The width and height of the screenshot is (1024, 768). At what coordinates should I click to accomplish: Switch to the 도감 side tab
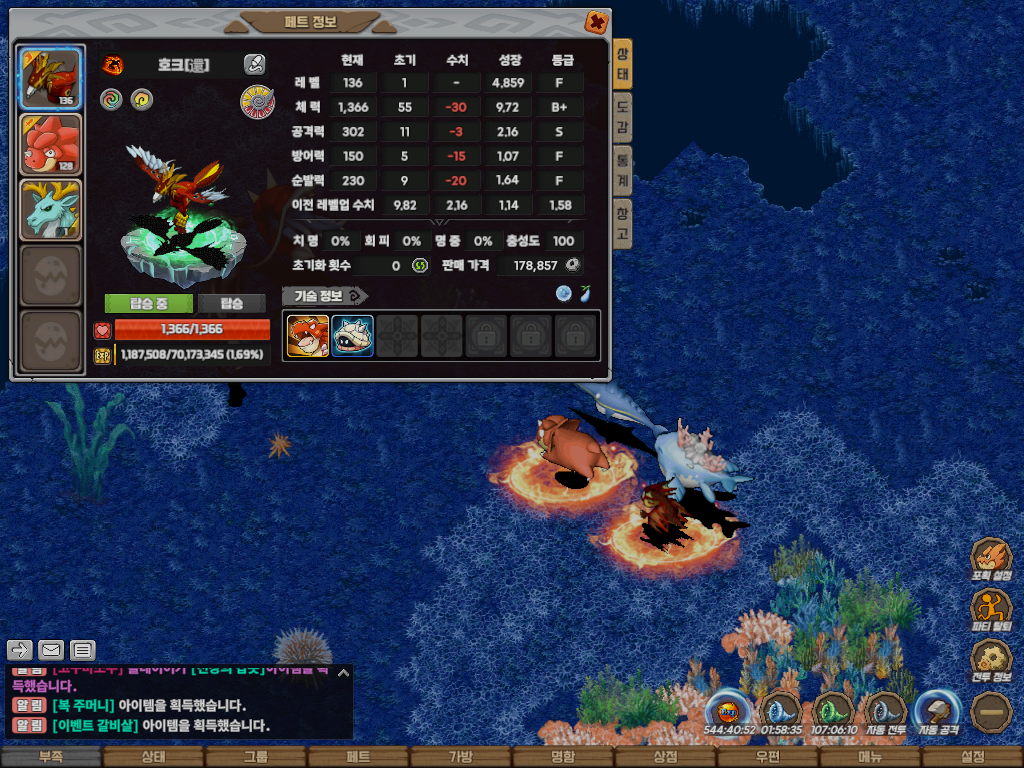622,118
